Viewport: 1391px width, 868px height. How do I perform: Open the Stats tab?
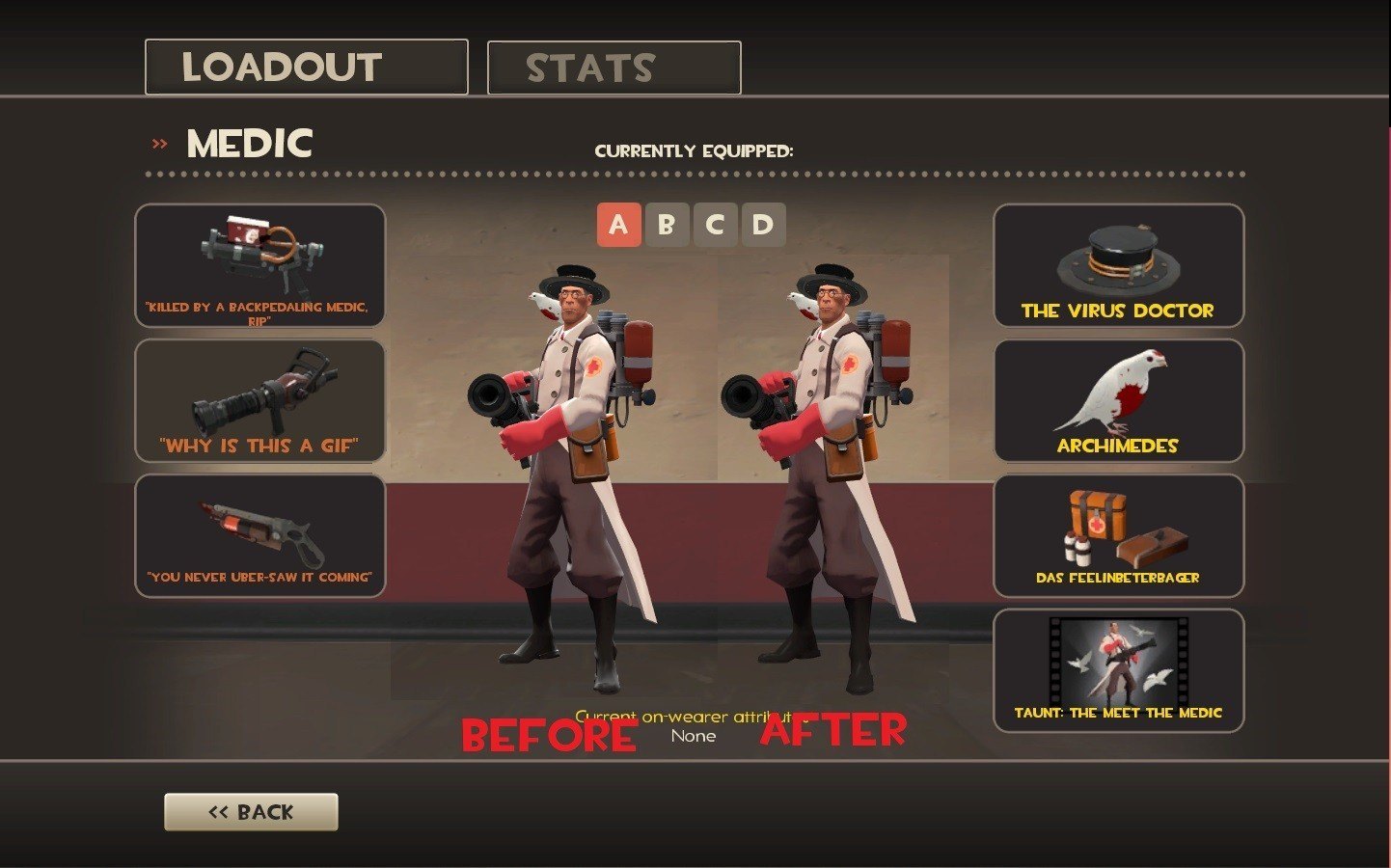coord(614,68)
